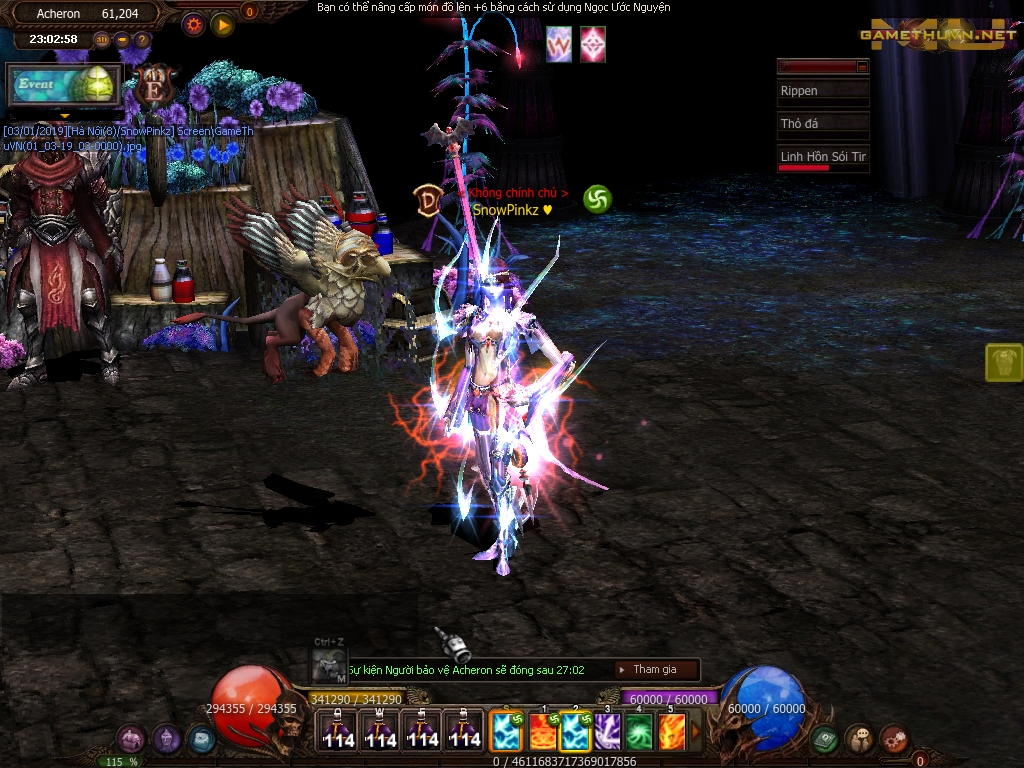1024x768 pixels.
Task: Open the Event egg banner
Action: (x=65, y=85)
